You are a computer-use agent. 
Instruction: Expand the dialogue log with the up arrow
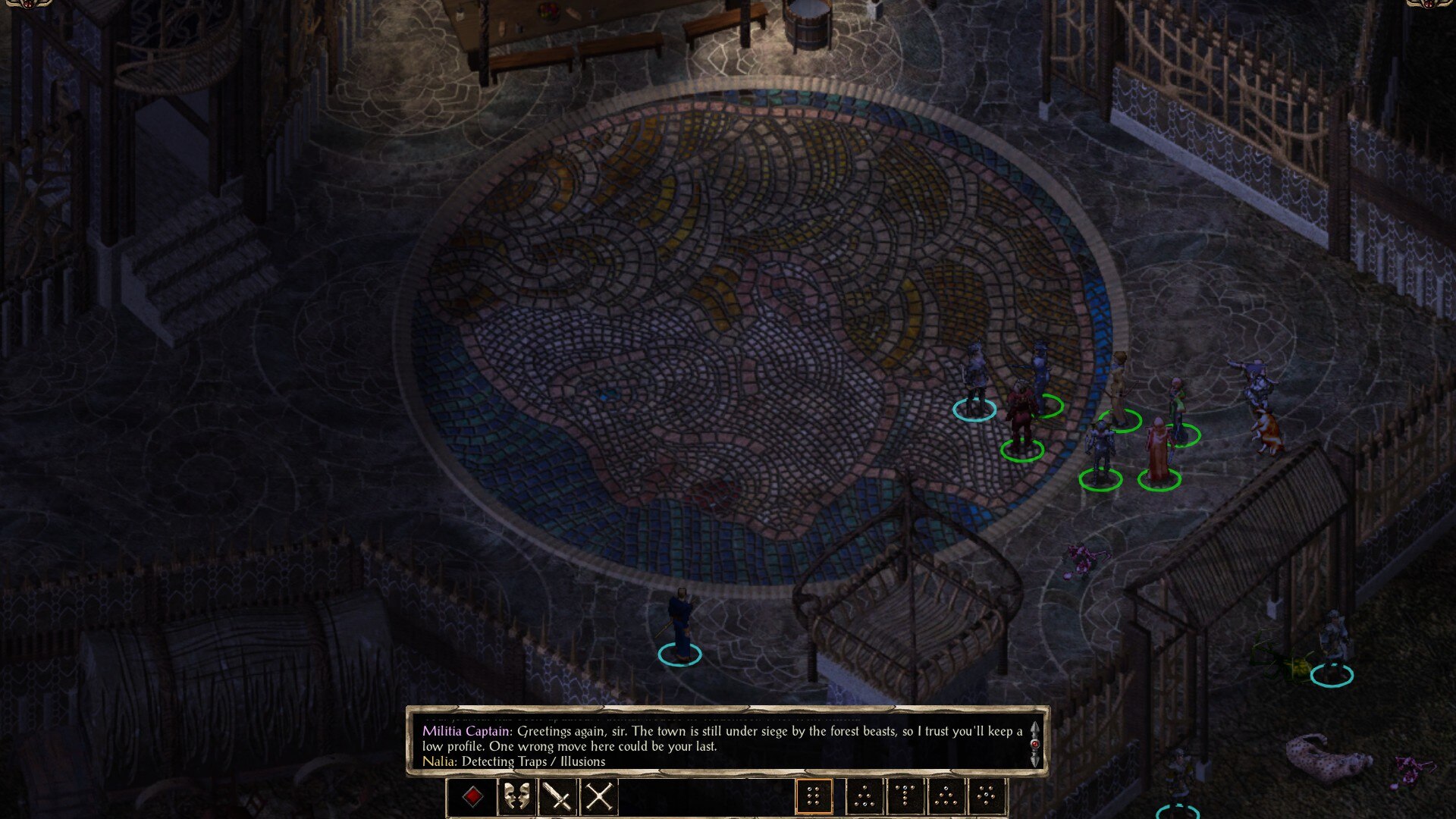[1034, 729]
